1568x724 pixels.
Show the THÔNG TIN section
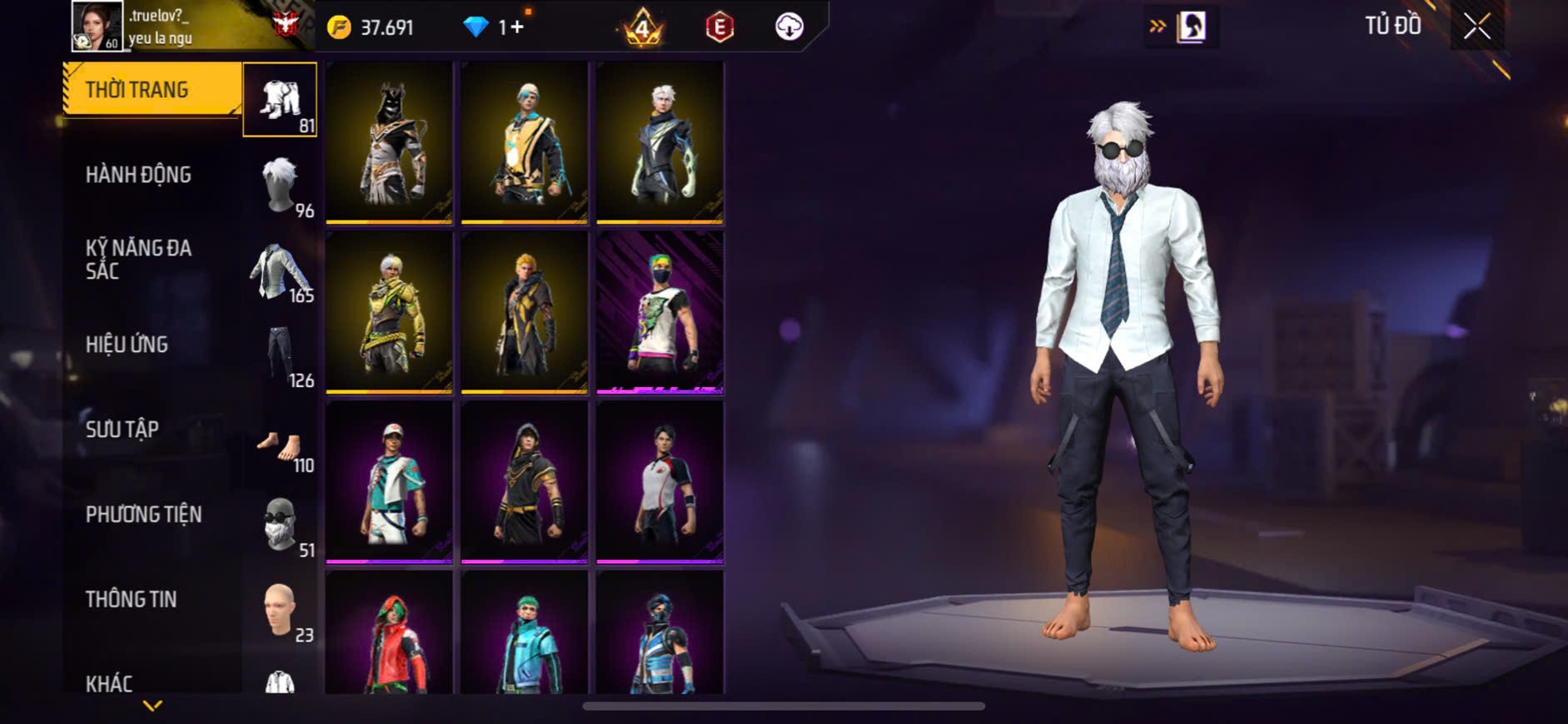[131, 599]
